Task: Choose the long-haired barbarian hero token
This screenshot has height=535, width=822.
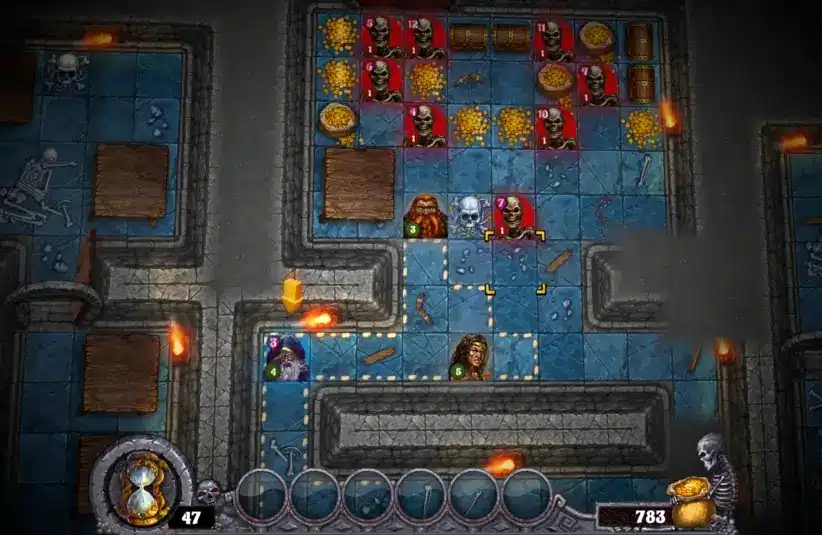Action: click(469, 357)
